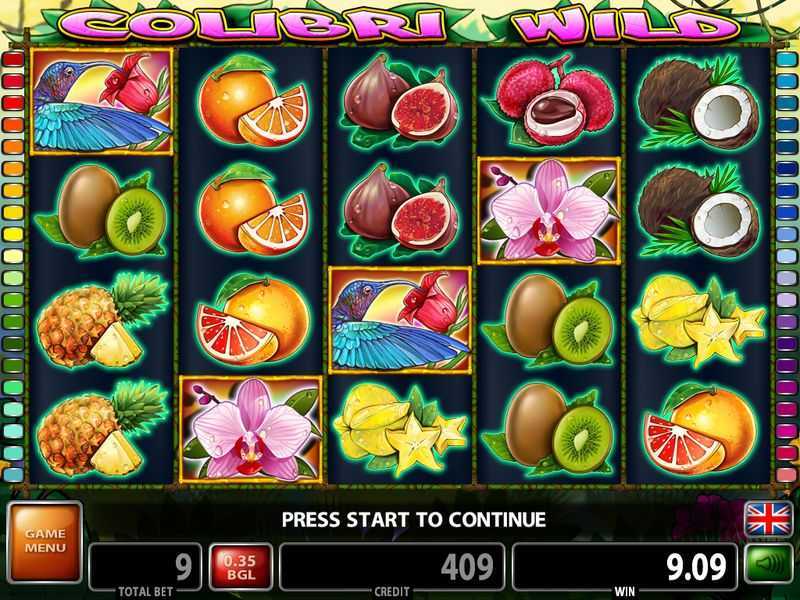Image resolution: width=800 pixels, height=600 pixels.
Task: Open the Game Menu
Action: tap(44, 541)
